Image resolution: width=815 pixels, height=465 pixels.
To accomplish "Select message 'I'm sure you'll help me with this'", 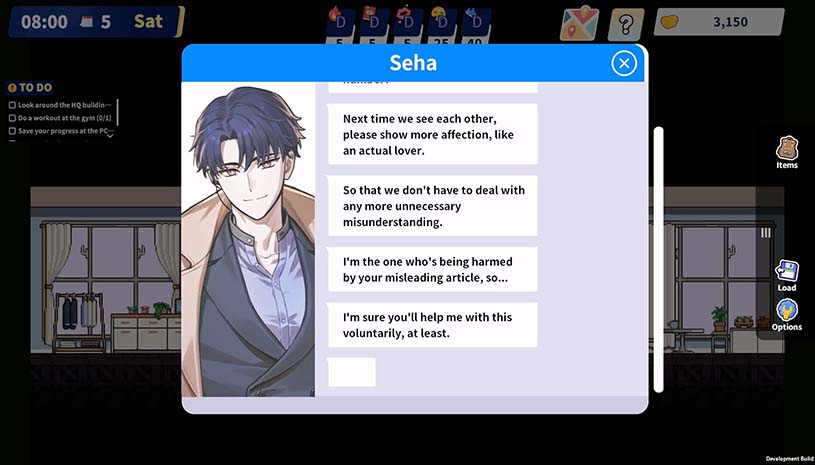I will point(432,325).
